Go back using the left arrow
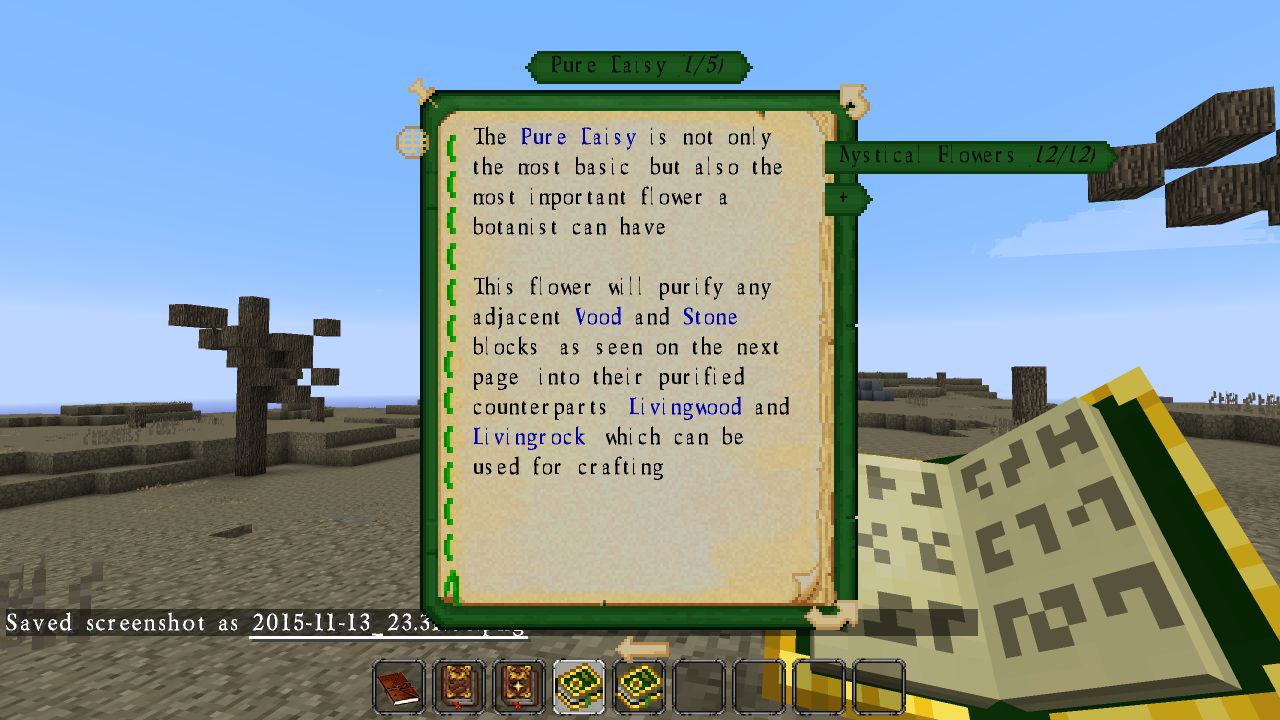1280x720 pixels. tap(642, 647)
